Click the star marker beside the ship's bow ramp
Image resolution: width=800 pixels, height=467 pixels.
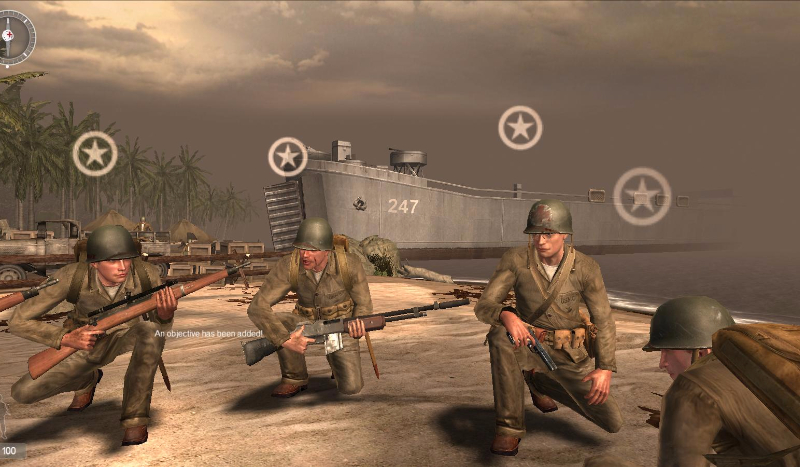(x=288, y=157)
